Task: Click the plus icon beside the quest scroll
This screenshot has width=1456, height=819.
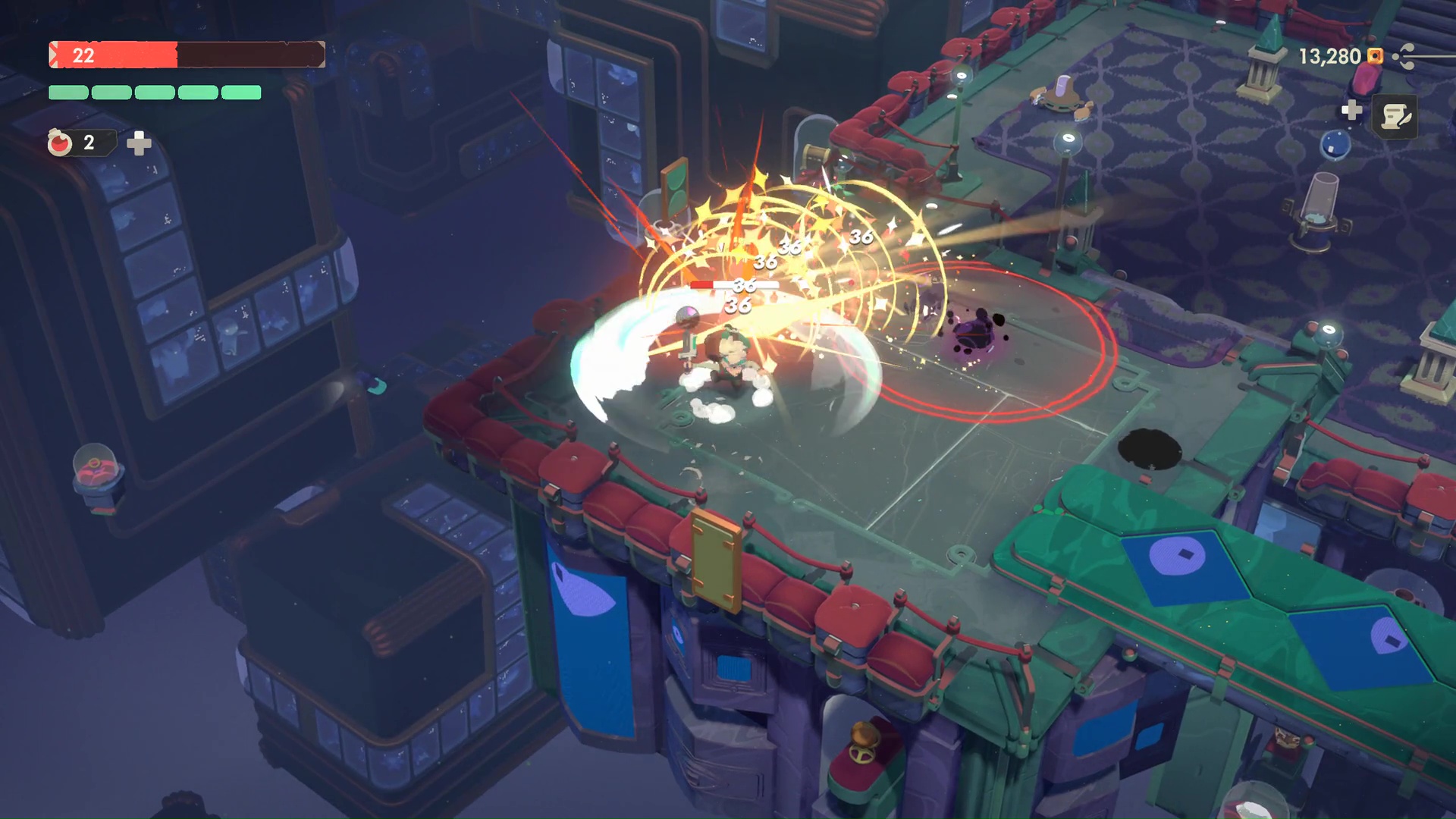Action: 1351,111
